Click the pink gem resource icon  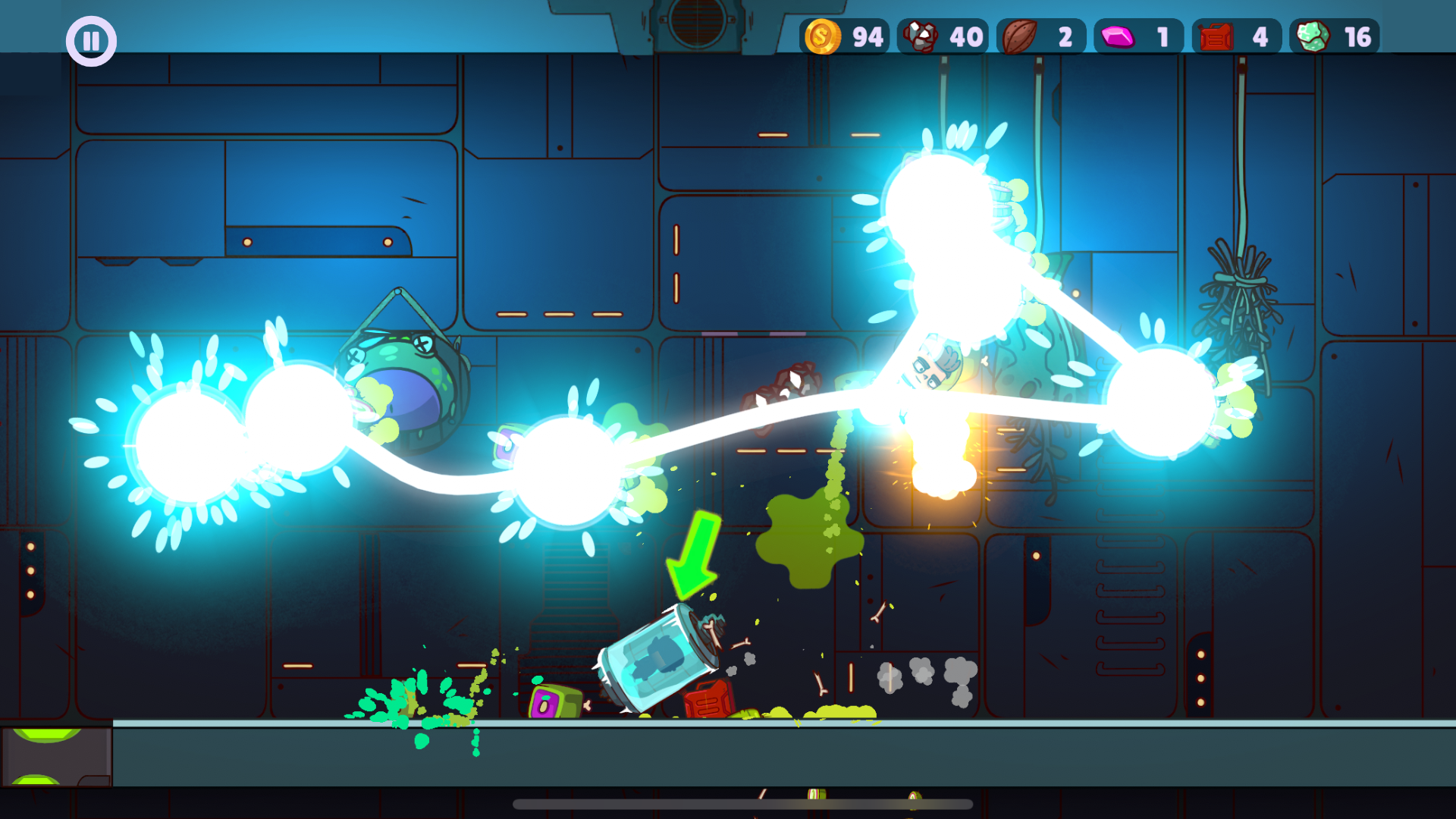pyautogui.click(x=1119, y=35)
